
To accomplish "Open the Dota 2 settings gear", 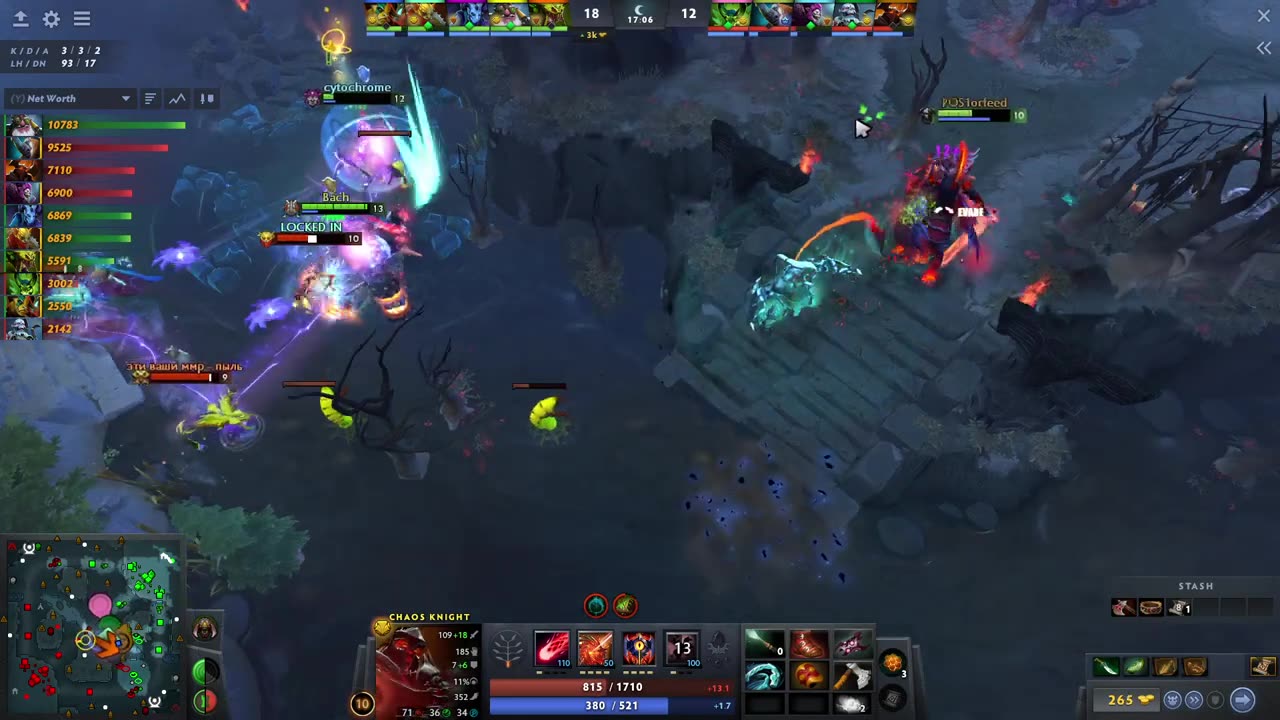I will [x=51, y=18].
